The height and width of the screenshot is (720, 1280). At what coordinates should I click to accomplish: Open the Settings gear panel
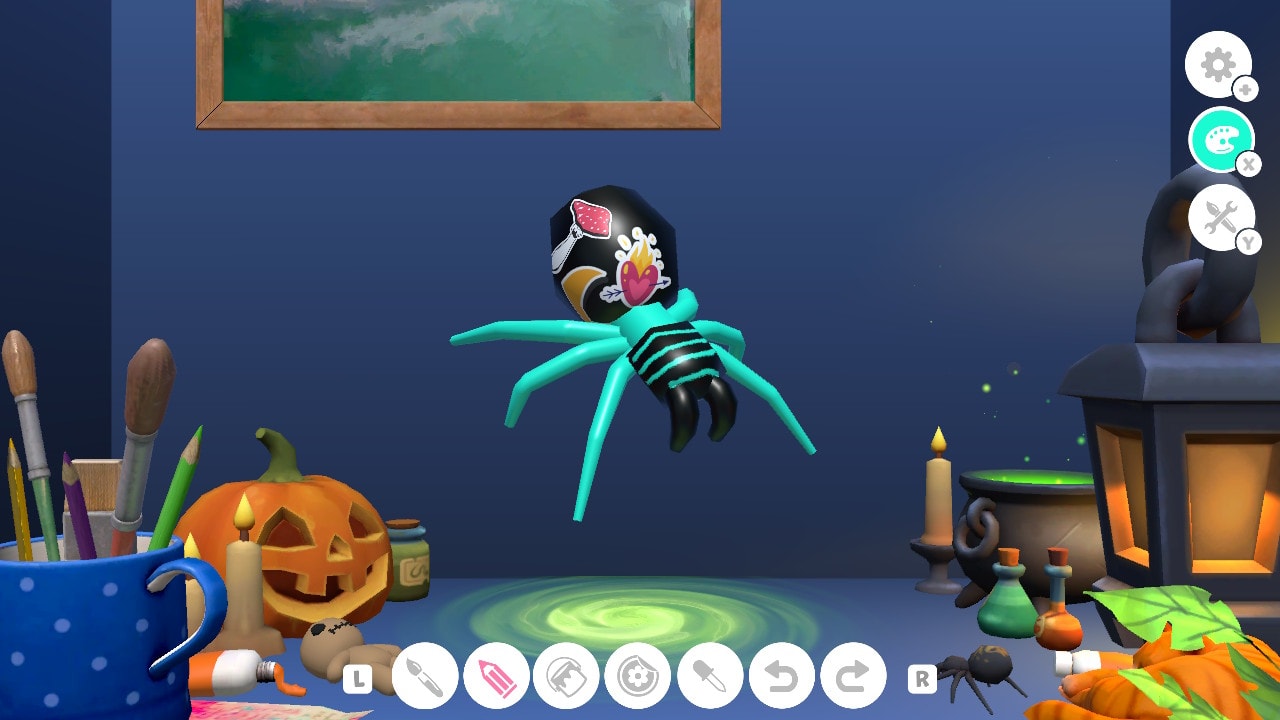pyautogui.click(x=1218, y=65)
